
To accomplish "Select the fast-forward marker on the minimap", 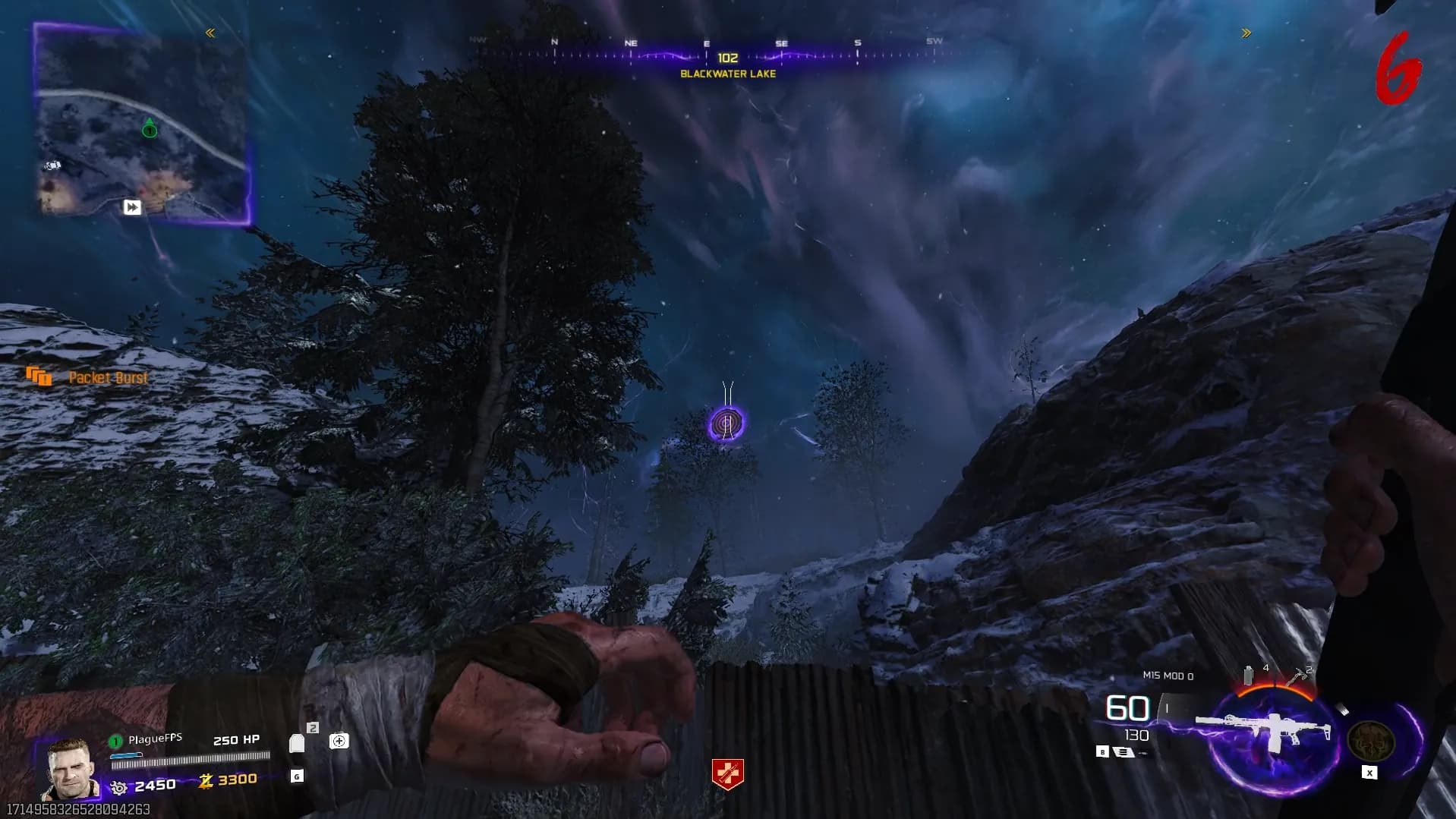I will [132, 207].
